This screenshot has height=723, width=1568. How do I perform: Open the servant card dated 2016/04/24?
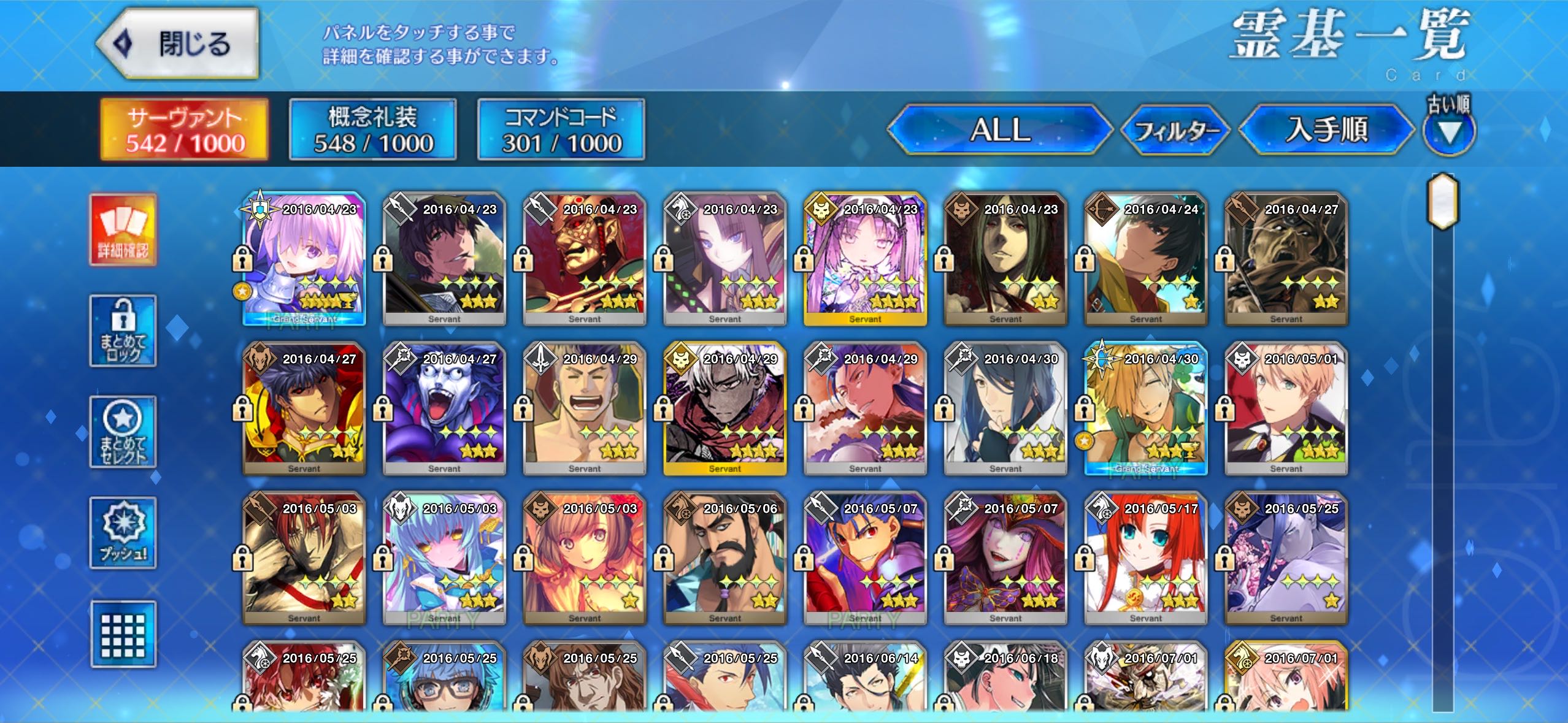tap(1145, 259)
